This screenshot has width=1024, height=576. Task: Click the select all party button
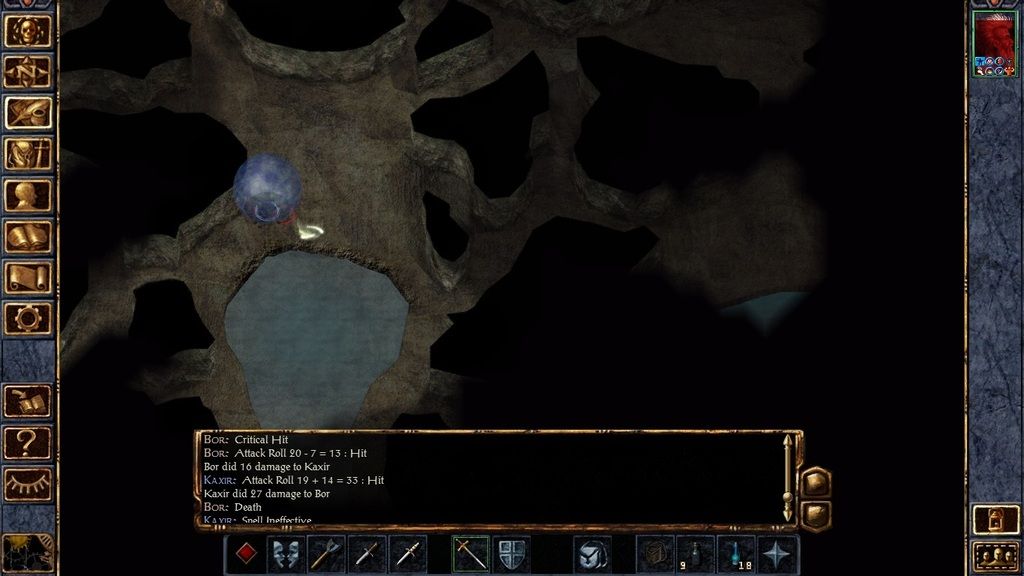click(x=994, y=556)
